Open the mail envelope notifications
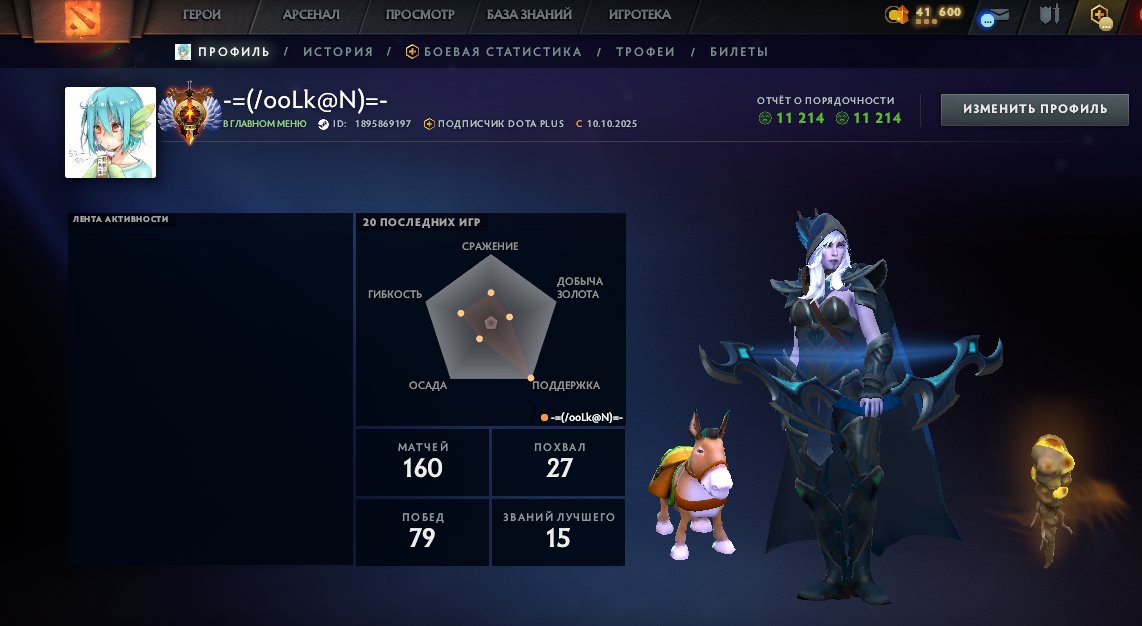Image resolution: width=1142 pixels, height=626 pixels. coord(996,15)
